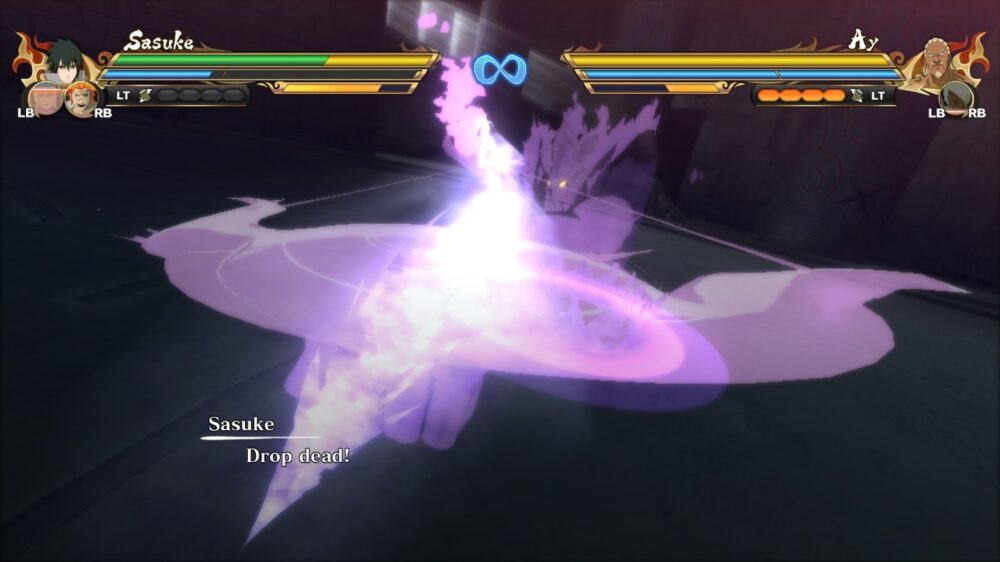The width and height of the screenshot is (1000, 562).
Task: Choose the faded pale support portrait beside Sasuke
Action: click(45, 98)
